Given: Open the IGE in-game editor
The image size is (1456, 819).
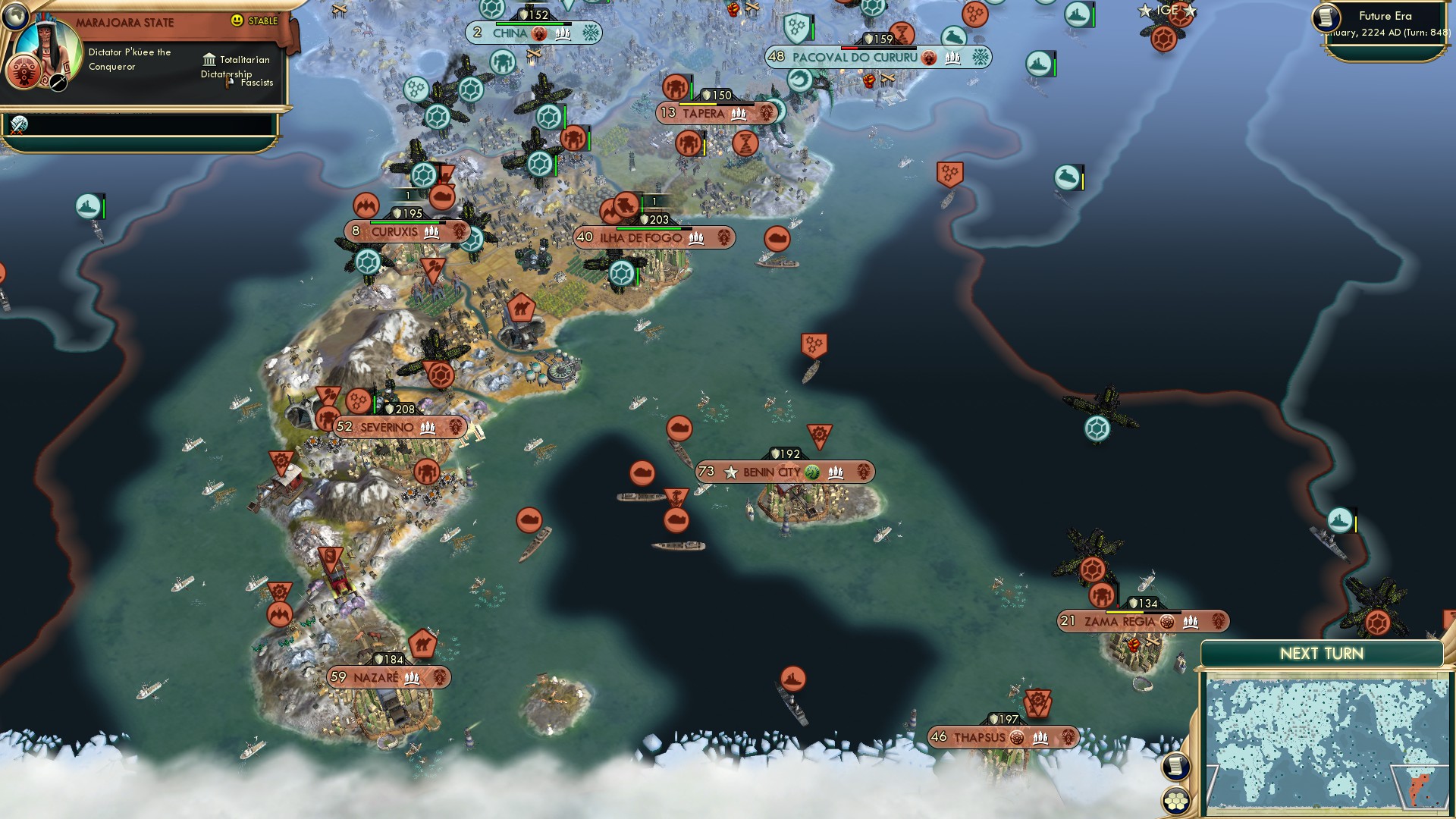Looking at the screenshot, I should [1167, 11].
